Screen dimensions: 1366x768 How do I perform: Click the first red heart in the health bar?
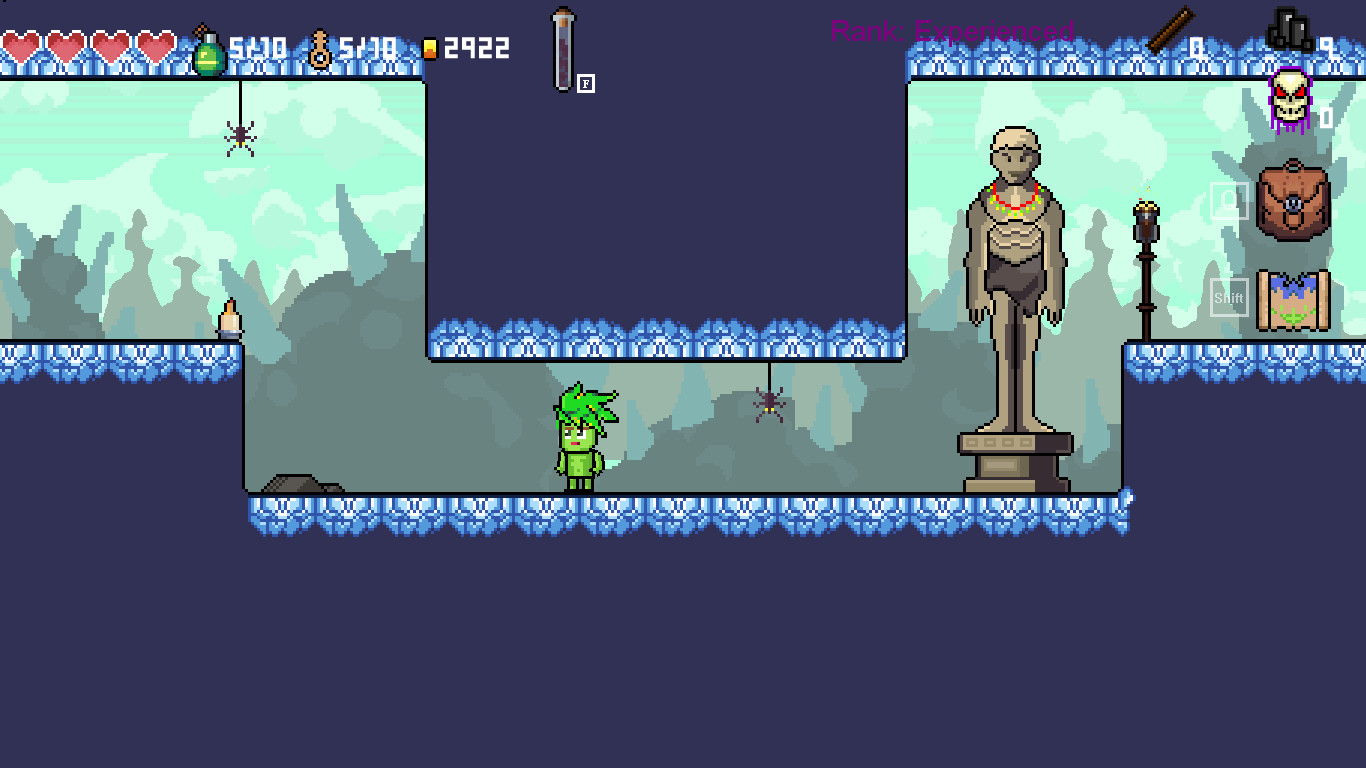click(x=22, y=47)
